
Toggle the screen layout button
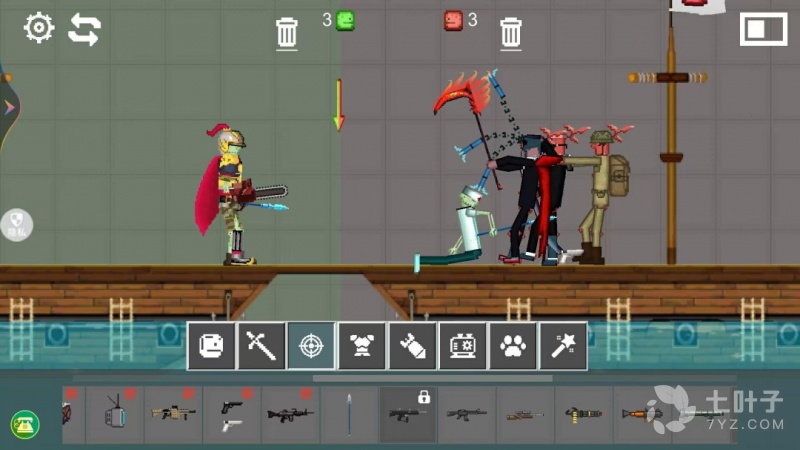[763, 29]
